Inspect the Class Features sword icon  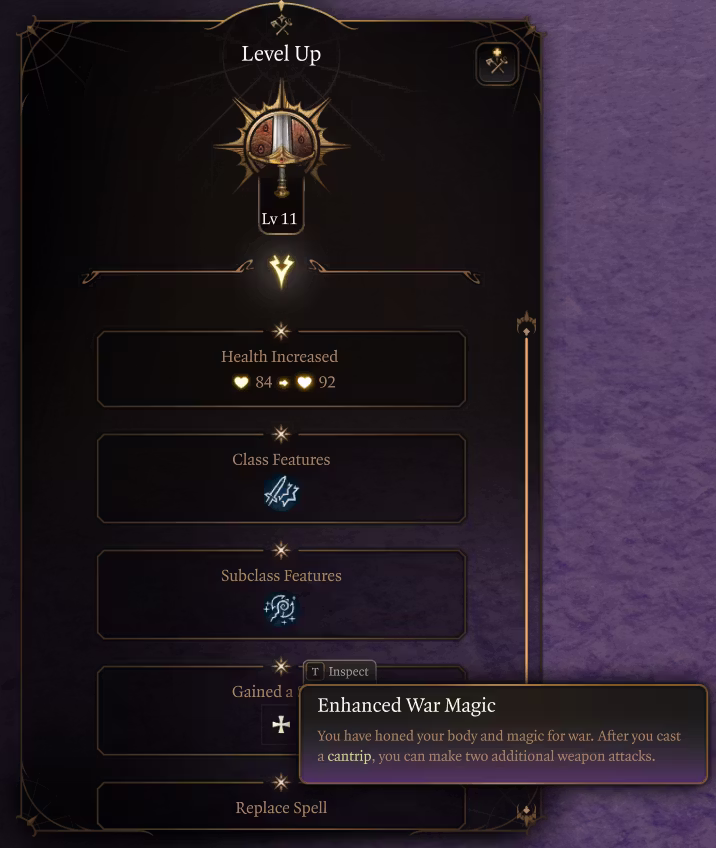(x=281, y=493)
